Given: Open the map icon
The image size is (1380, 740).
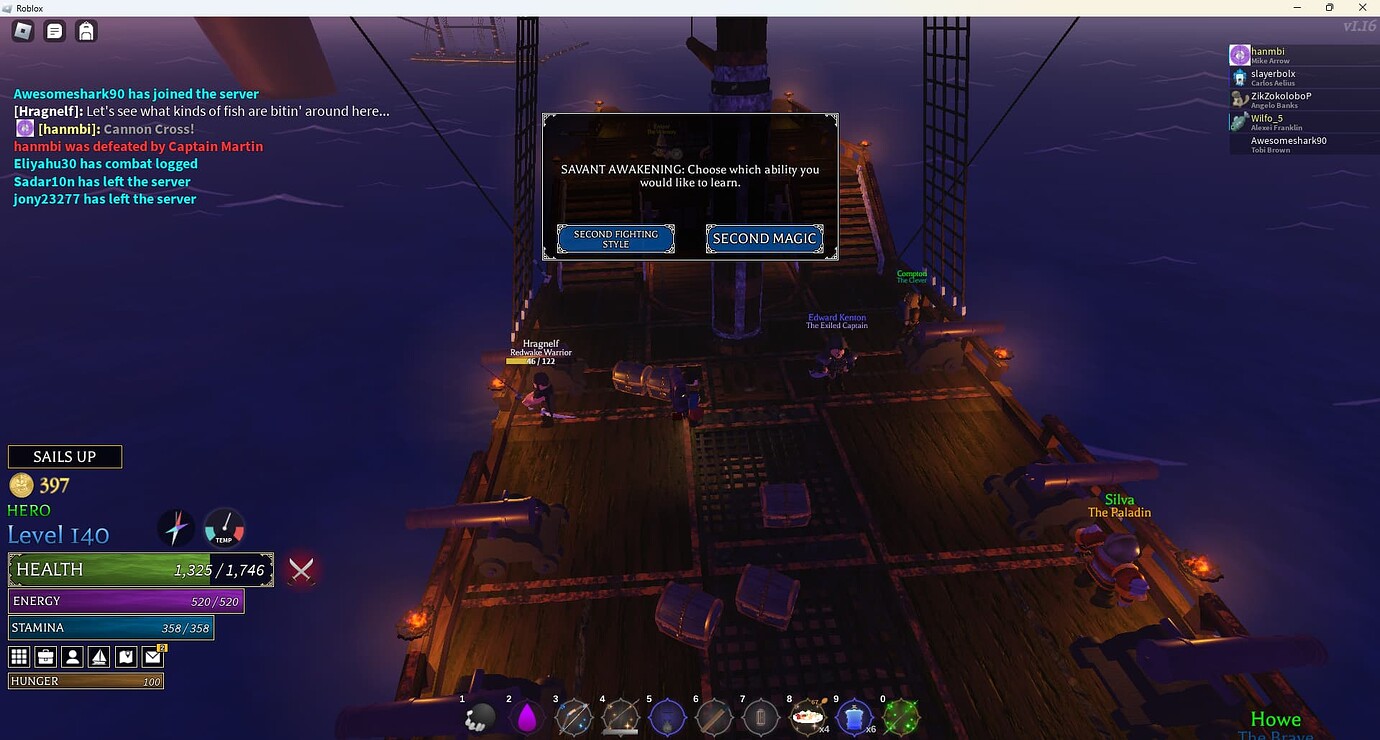Looking at the screenshot, I should coord(125,656).
